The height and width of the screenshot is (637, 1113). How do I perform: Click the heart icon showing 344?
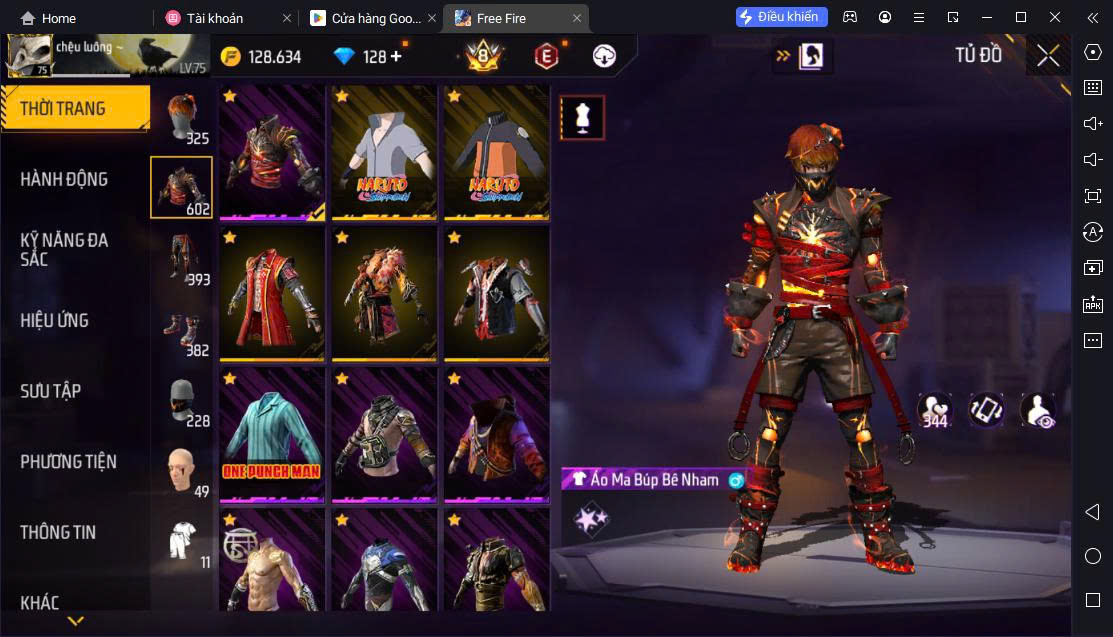935,409
